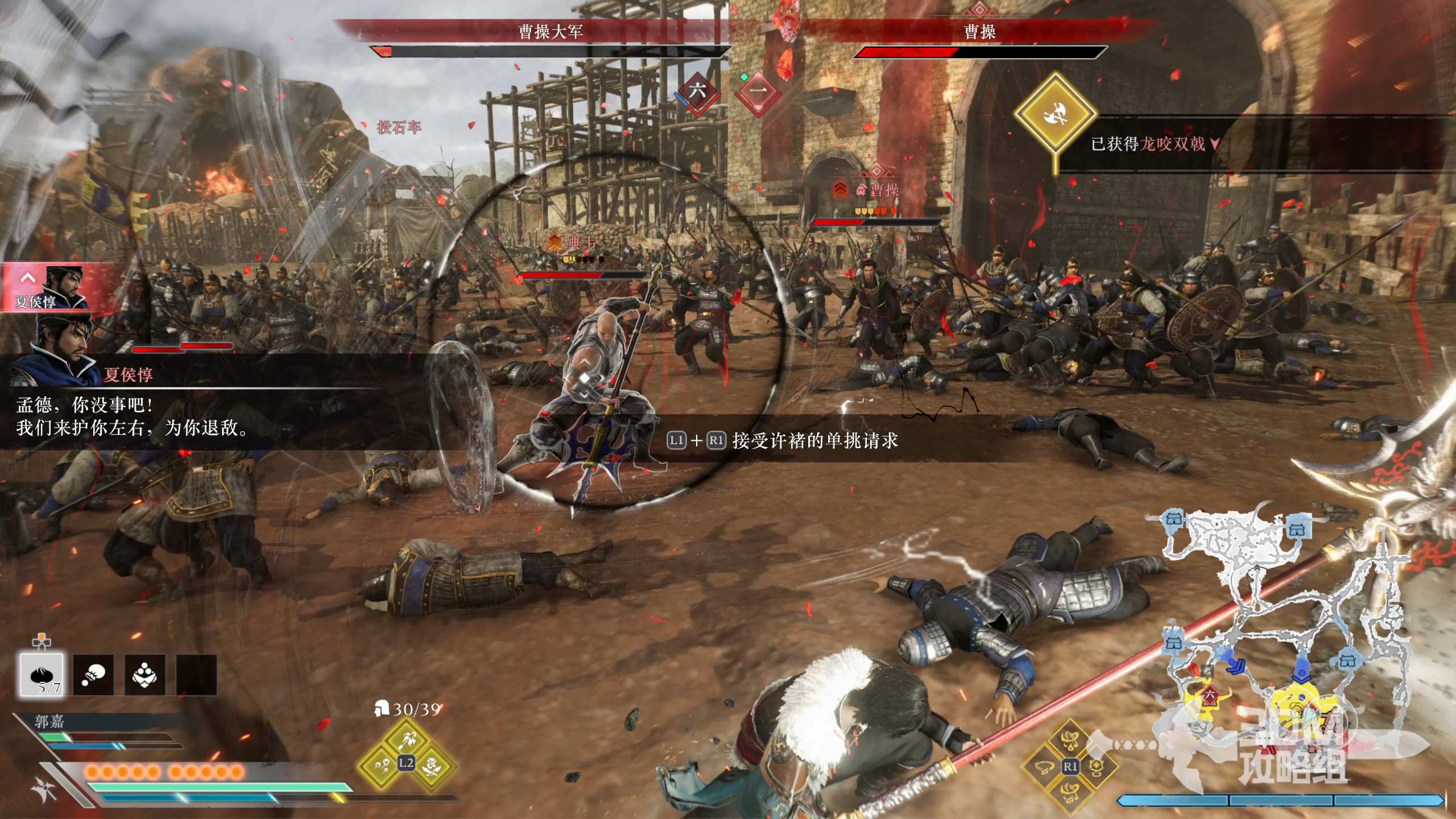
Task: Use the bottom battle art in the R1 diamond
Action: (x=1070, y=792)
